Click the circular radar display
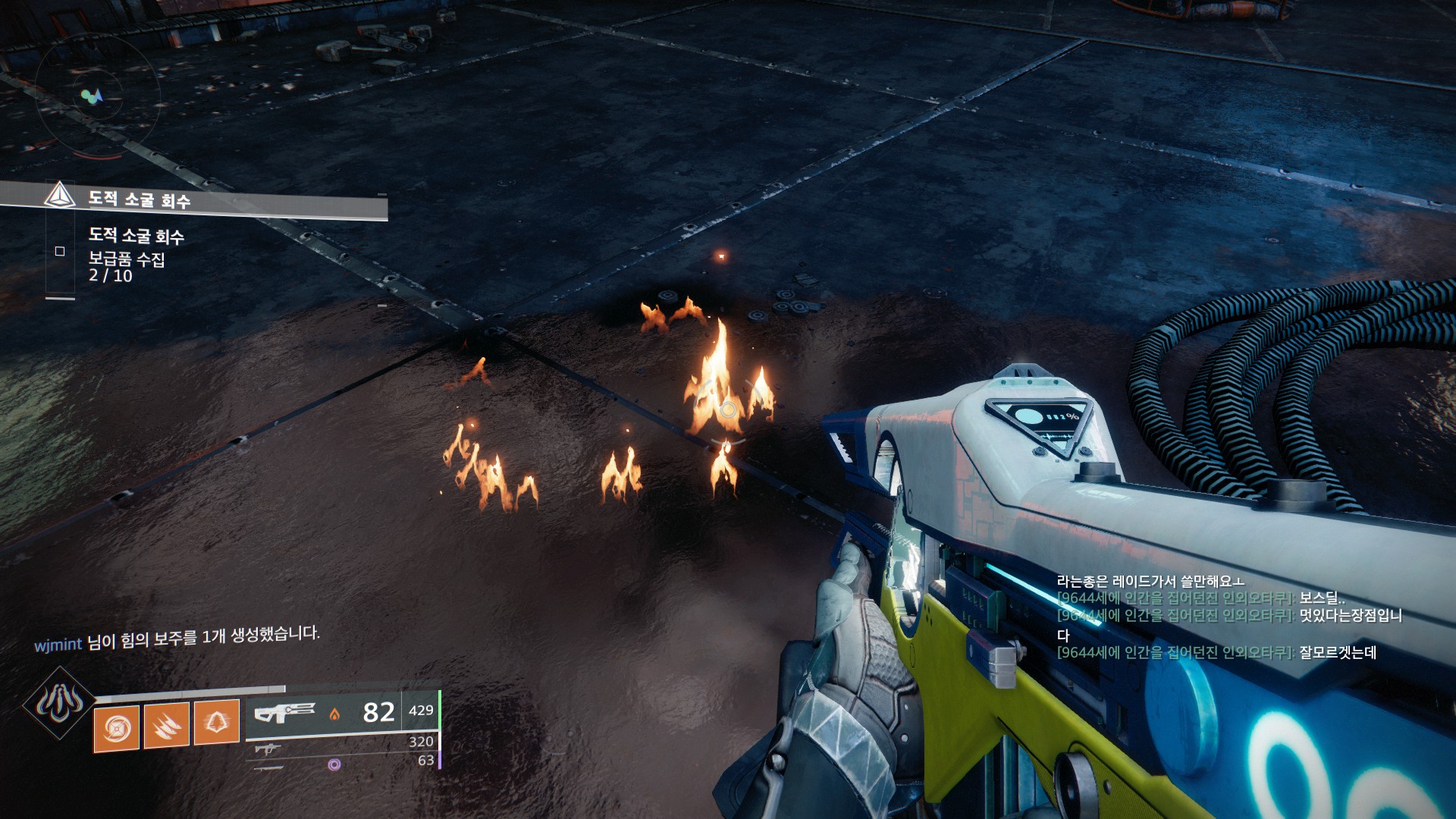Viewport: 1456px width, 819px height. tap(94, 96)
